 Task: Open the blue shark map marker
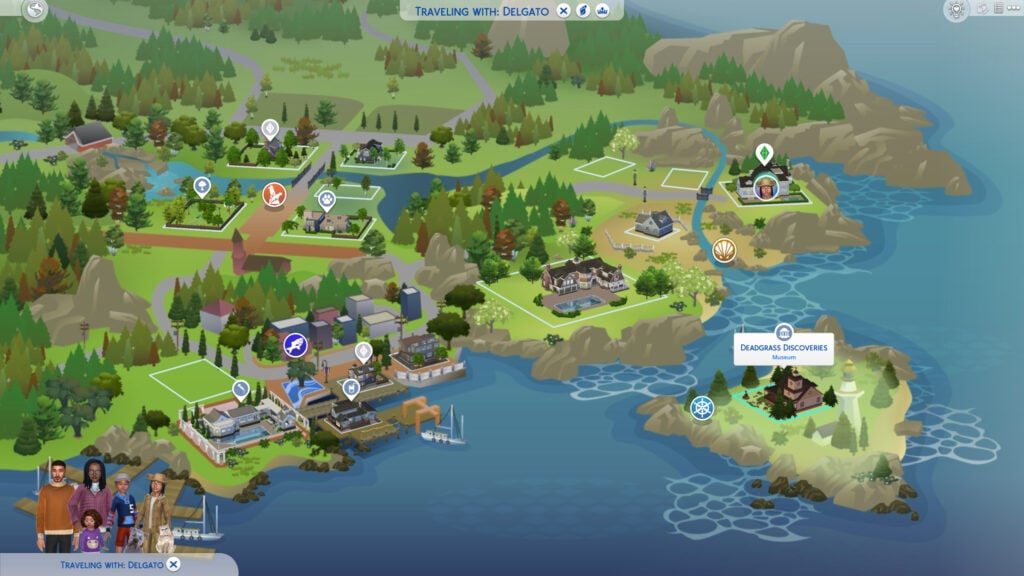point(295,346)
